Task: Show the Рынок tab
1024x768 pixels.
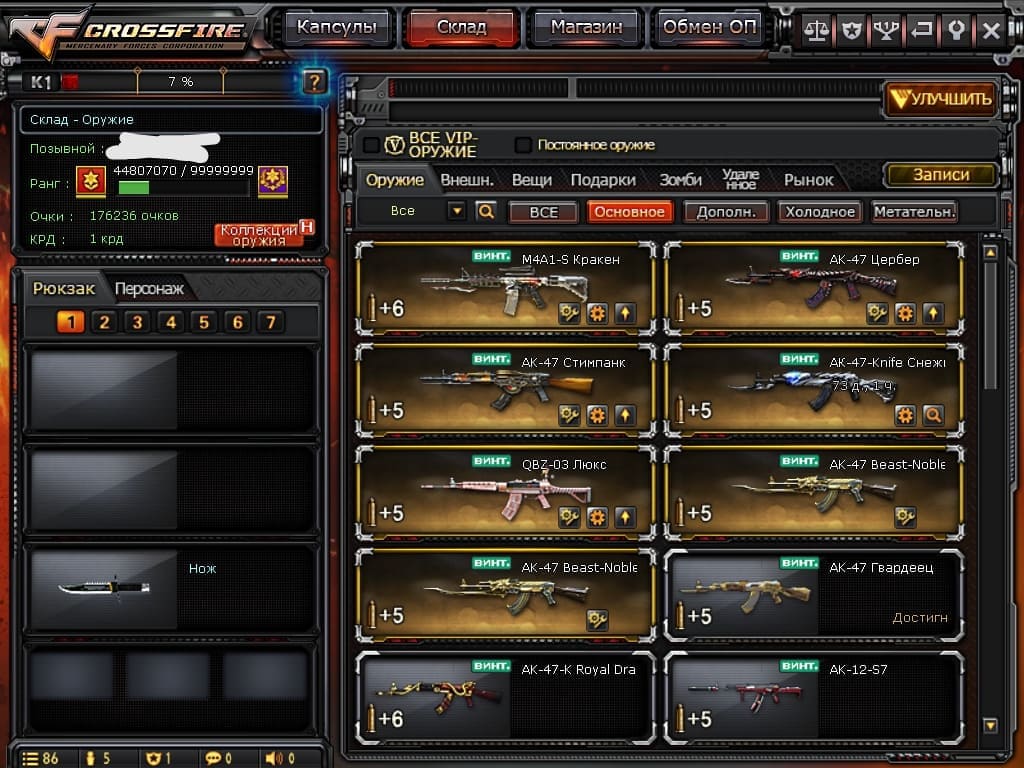Action: pos(808,180)
